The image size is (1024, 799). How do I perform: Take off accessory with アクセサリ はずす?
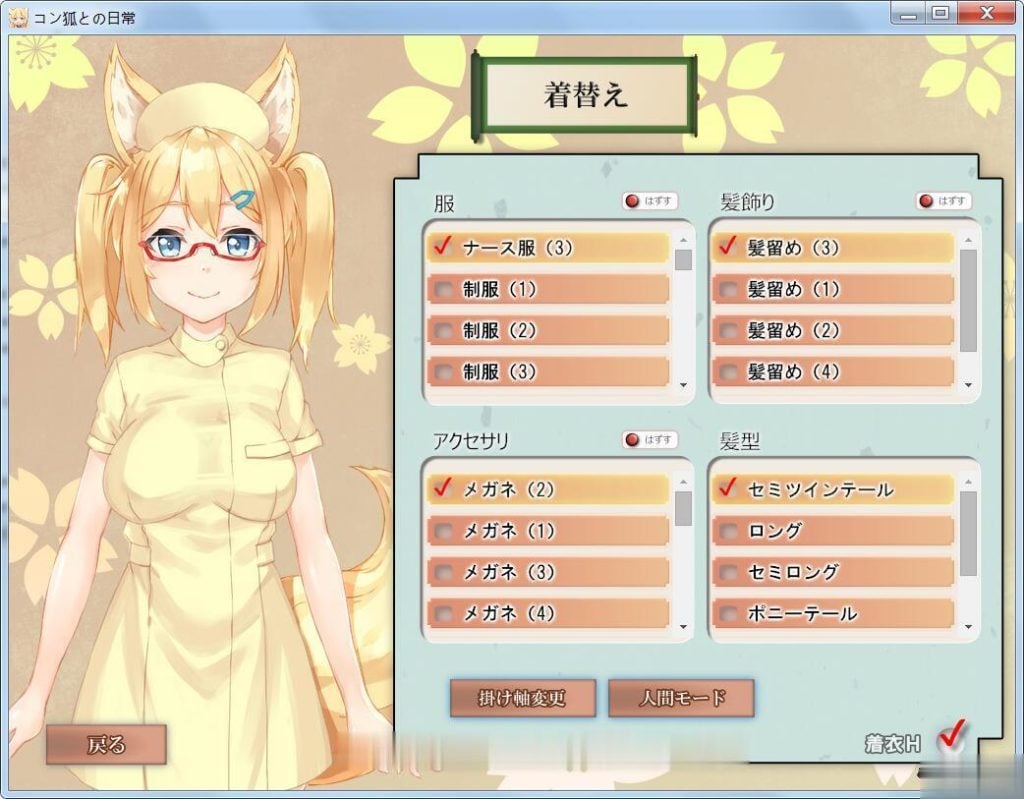650,440
